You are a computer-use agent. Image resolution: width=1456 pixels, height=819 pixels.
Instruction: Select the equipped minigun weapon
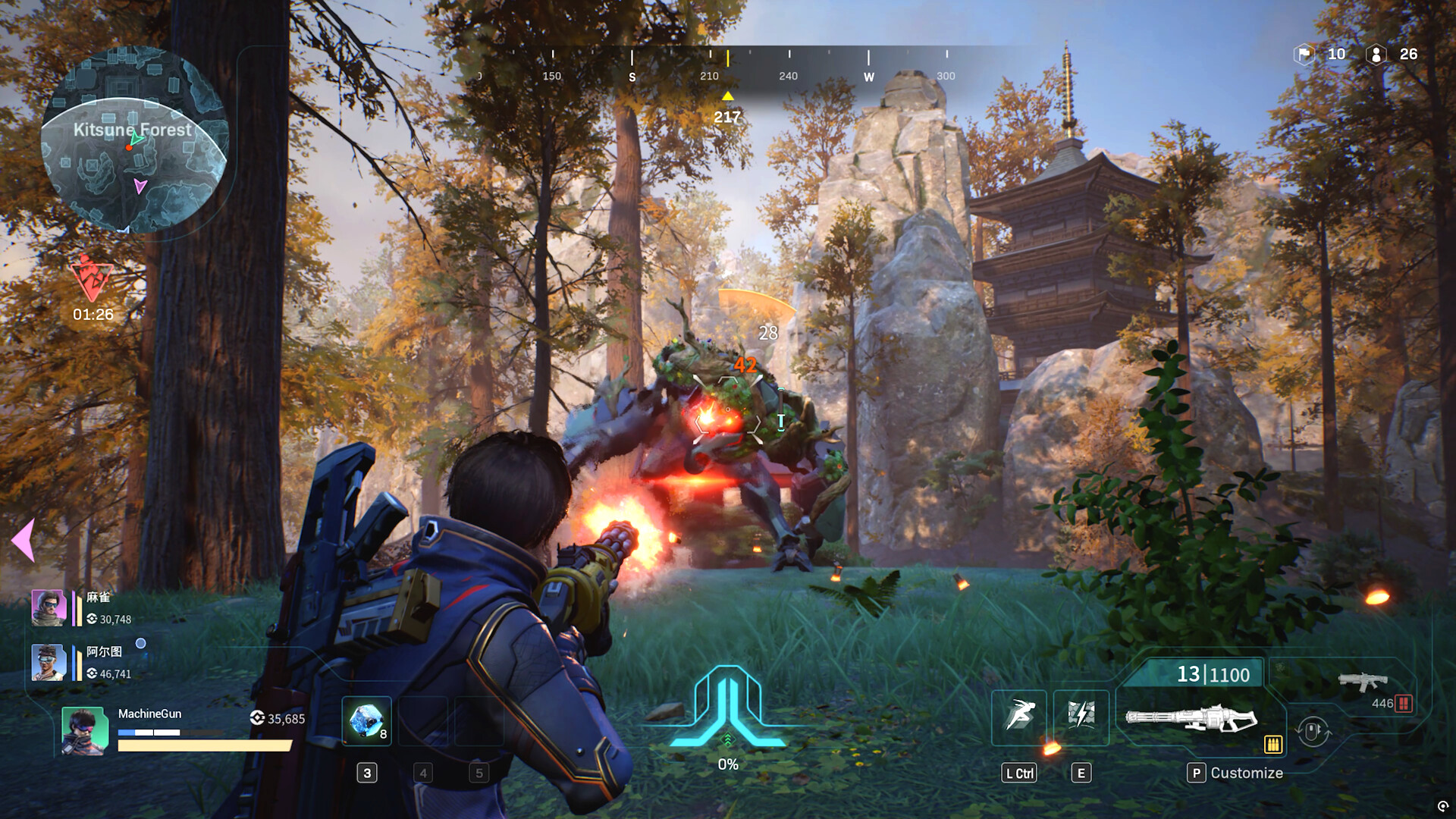(x=1191, y=717)
